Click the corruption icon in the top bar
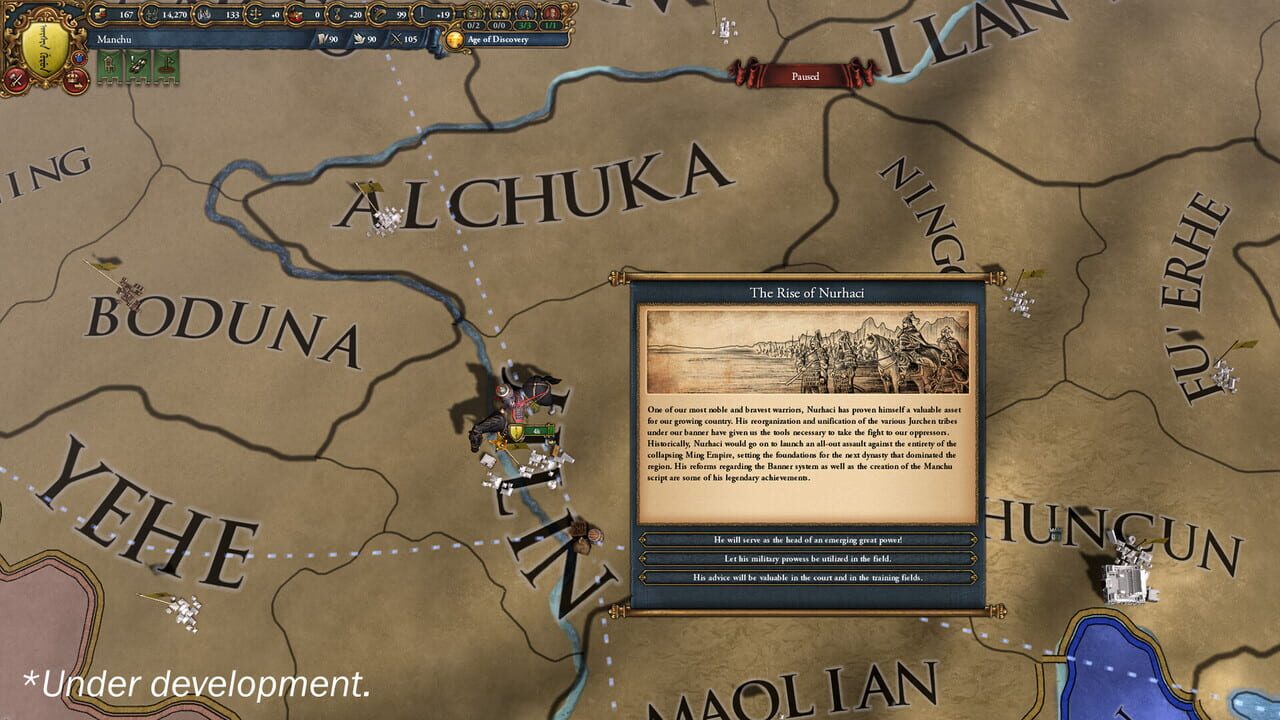The width and height of the screenshot is (1280, 720). (x=295, y=12)
